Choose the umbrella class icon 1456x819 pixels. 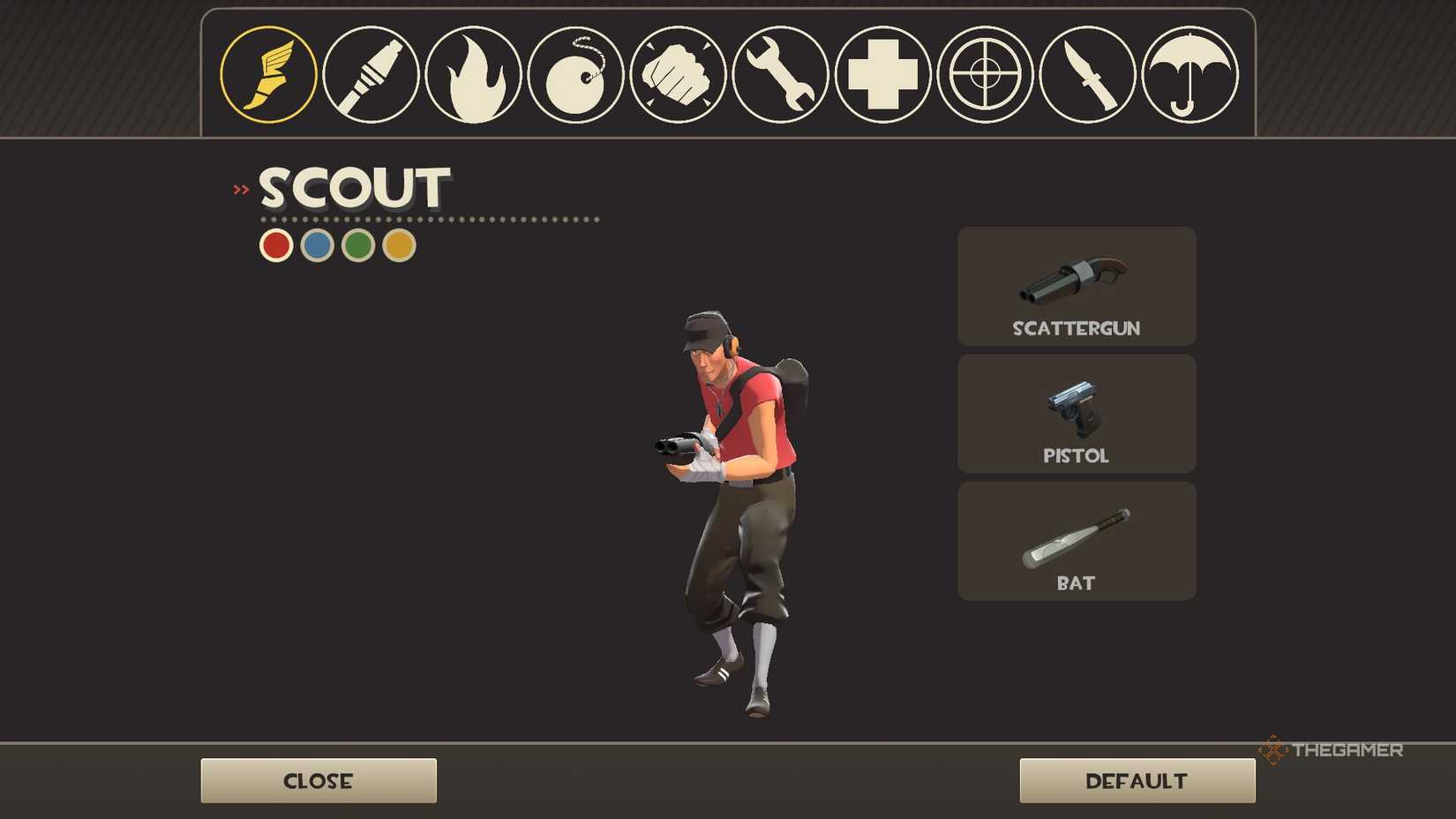(x=1190, y=74)
